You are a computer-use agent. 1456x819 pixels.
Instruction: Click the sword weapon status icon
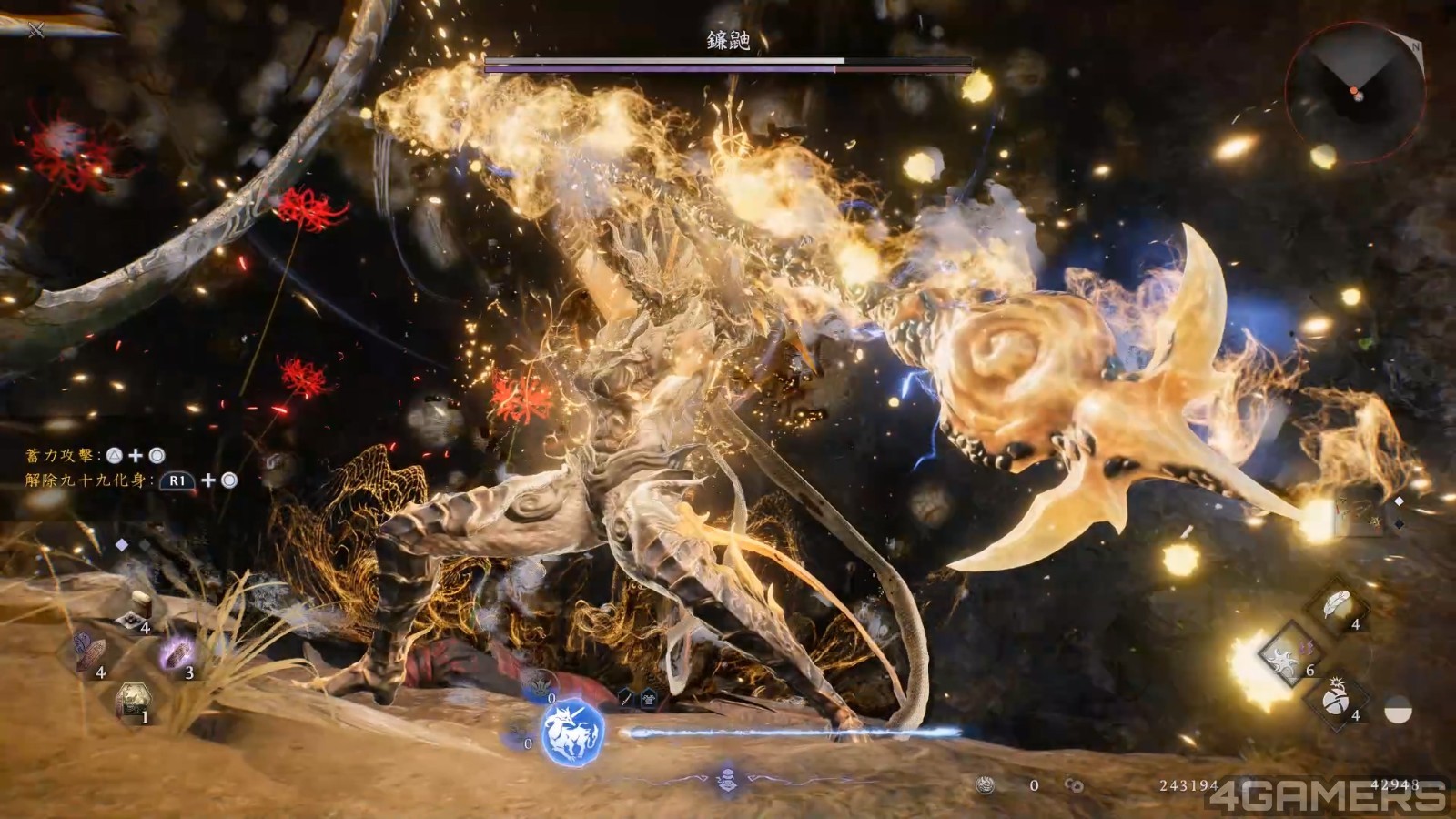pyautogui.click(x=626, y=698)
